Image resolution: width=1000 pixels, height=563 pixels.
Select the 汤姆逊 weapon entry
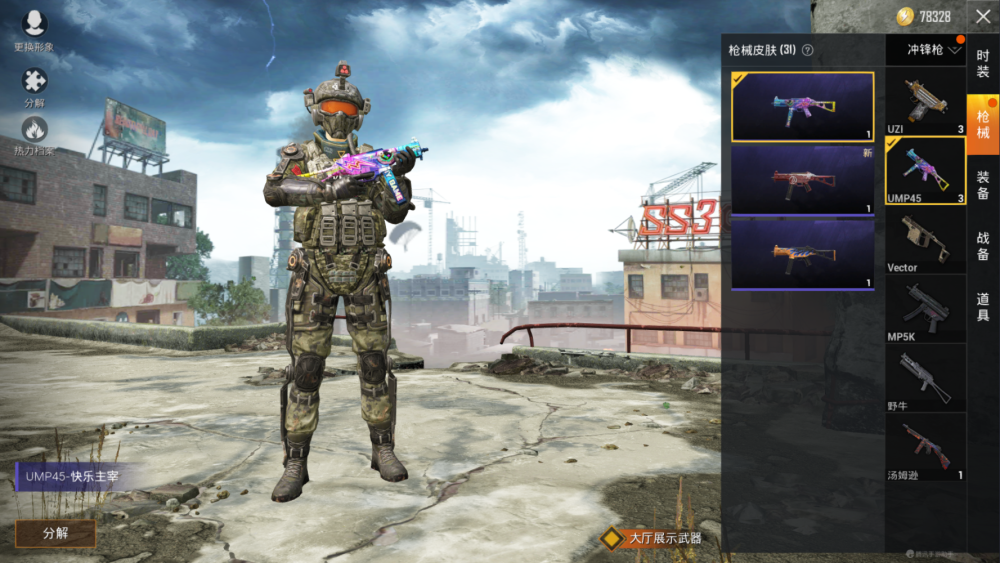[x=925, y=447]
